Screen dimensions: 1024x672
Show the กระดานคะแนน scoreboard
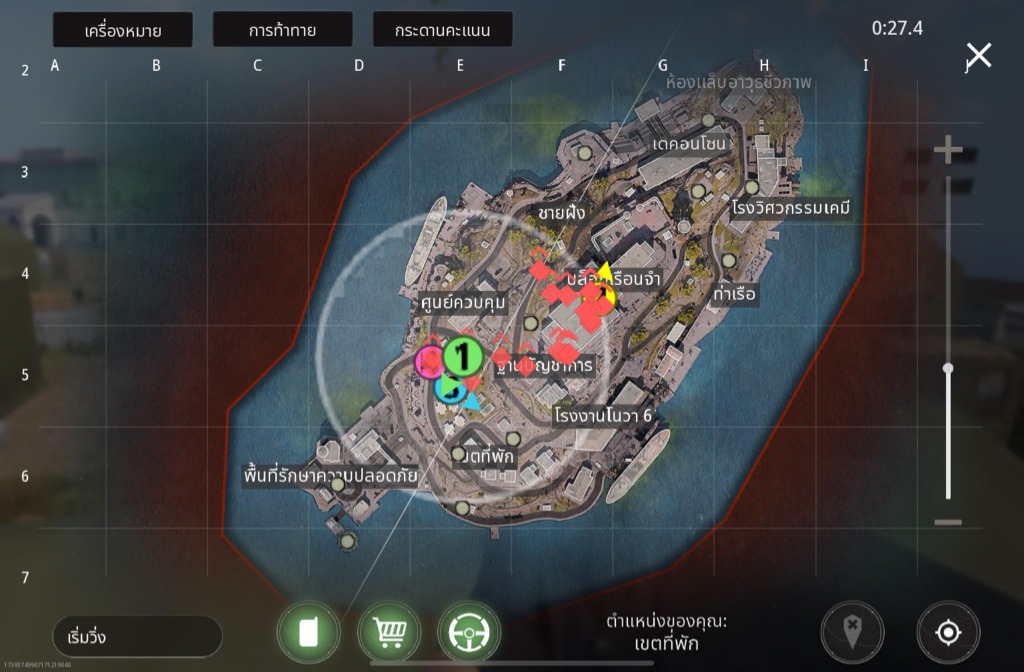(x=442, y=30)
